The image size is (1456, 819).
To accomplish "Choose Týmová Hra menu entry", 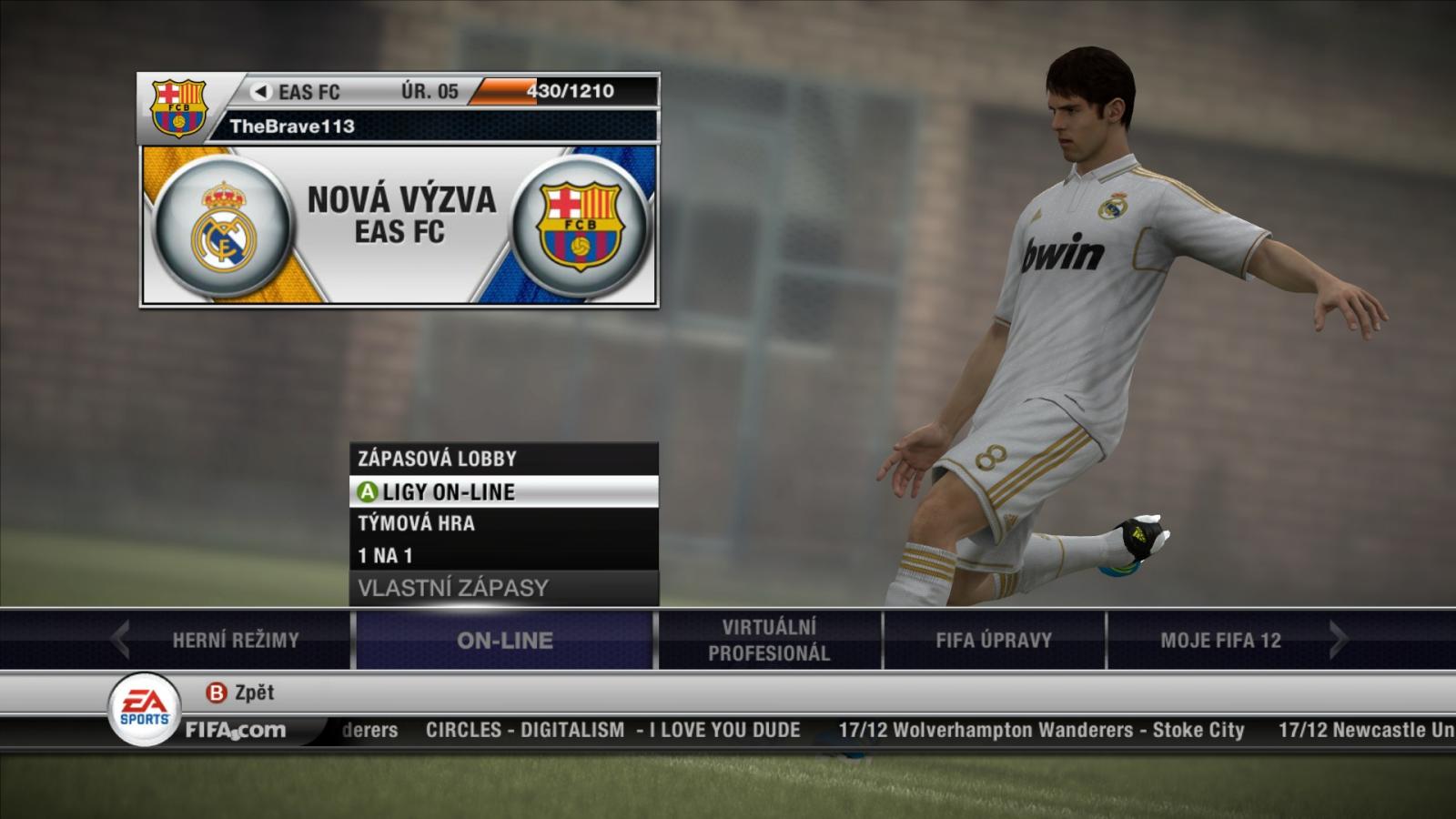I will 503,523.
